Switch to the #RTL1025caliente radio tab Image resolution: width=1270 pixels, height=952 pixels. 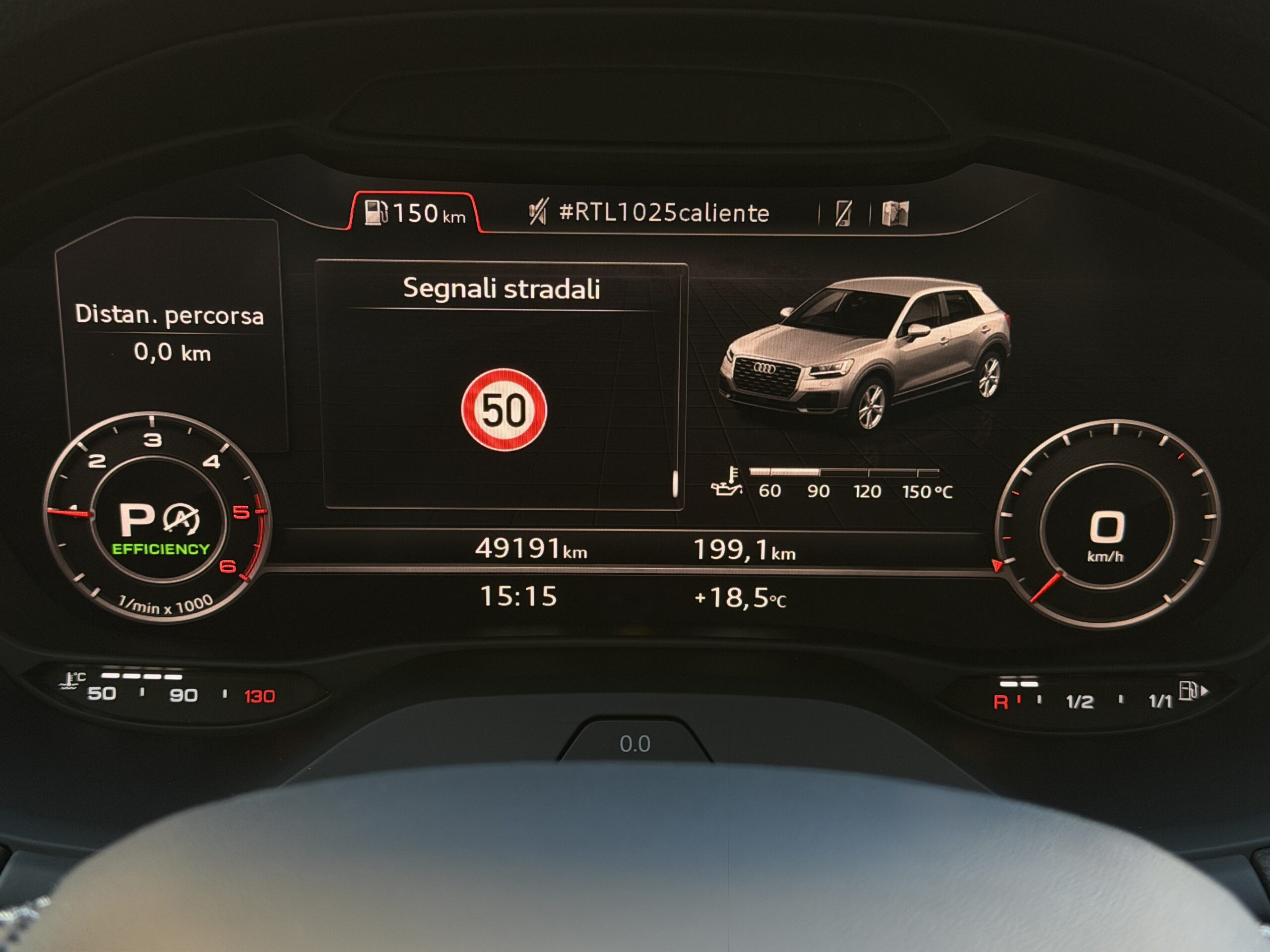point(649,213)
